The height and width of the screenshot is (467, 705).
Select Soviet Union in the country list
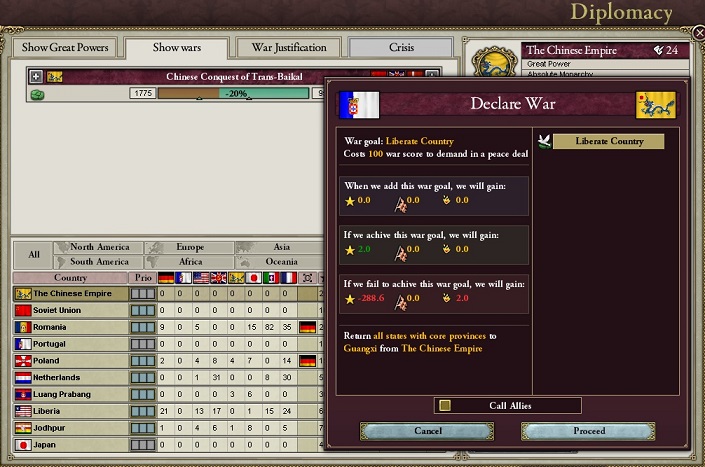pos(70,310)
